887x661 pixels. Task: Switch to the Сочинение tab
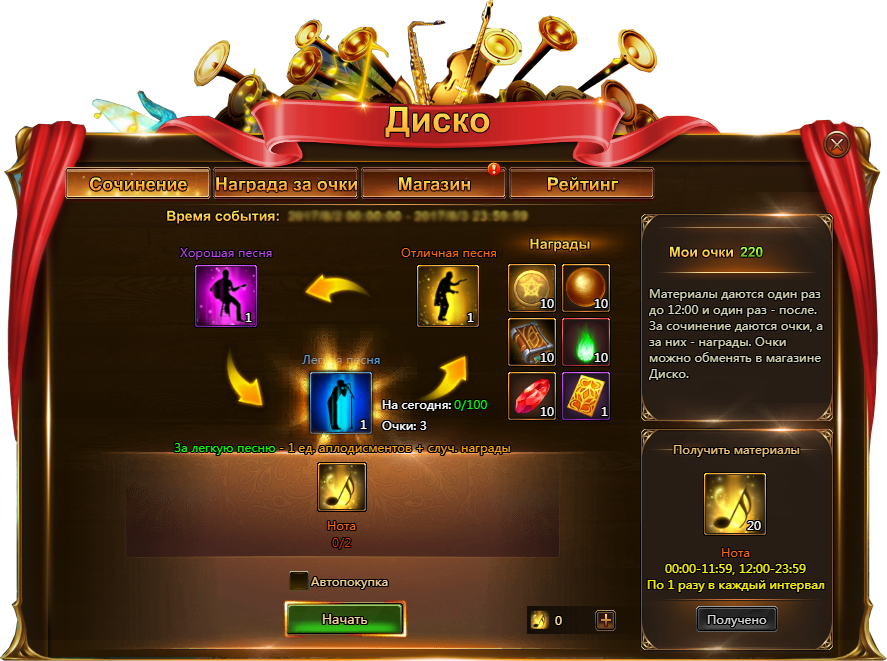(x=138, y=184)
